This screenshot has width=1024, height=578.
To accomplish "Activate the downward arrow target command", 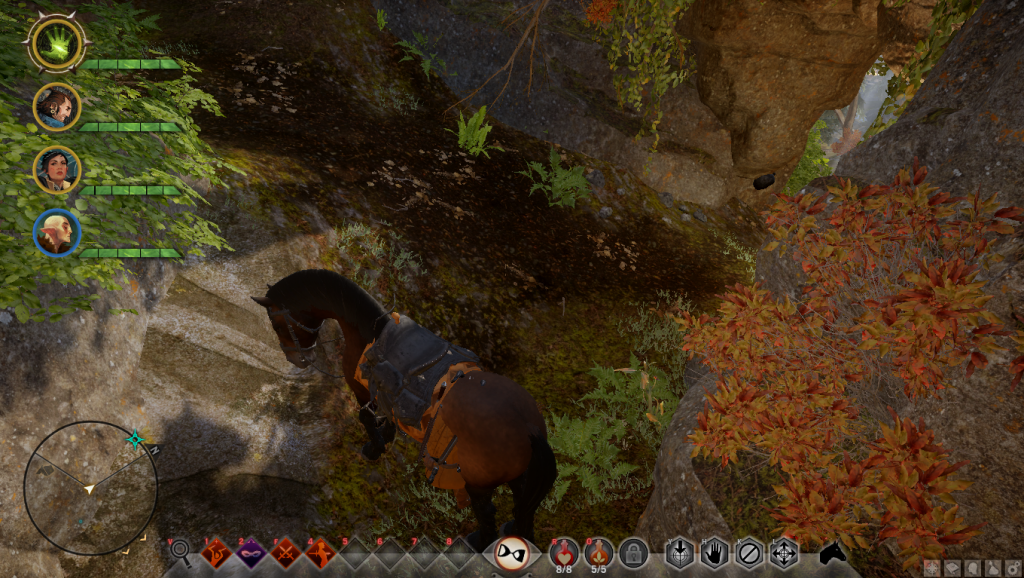I will tap(680, 552).
